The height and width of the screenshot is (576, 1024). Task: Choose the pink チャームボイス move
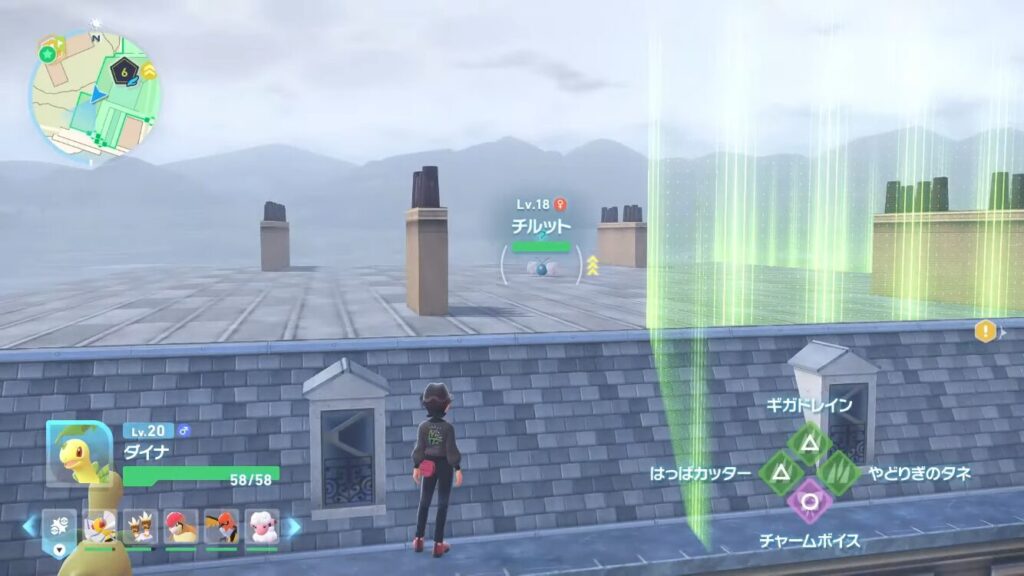pyautogui.click(x=808, y=500)
